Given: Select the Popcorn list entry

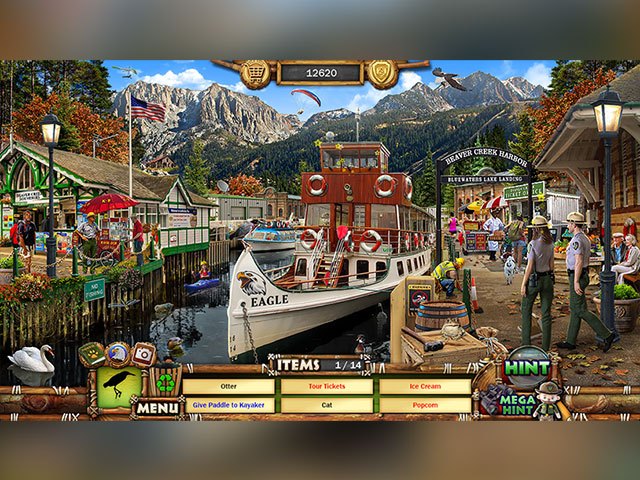Looking at the screenshot, I should click(x=424, y=405).
